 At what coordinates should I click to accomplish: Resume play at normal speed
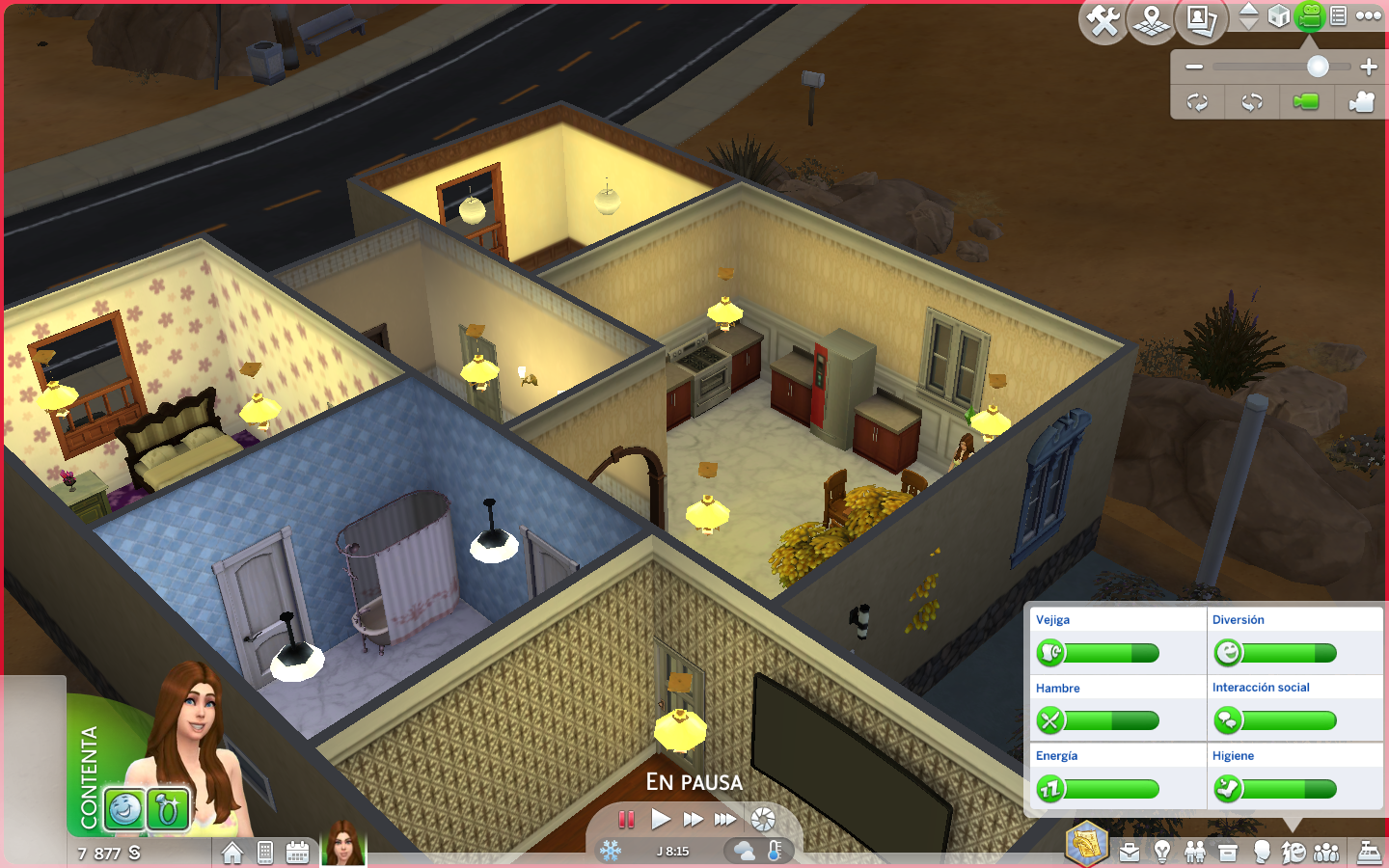click(x=661, y=820)
